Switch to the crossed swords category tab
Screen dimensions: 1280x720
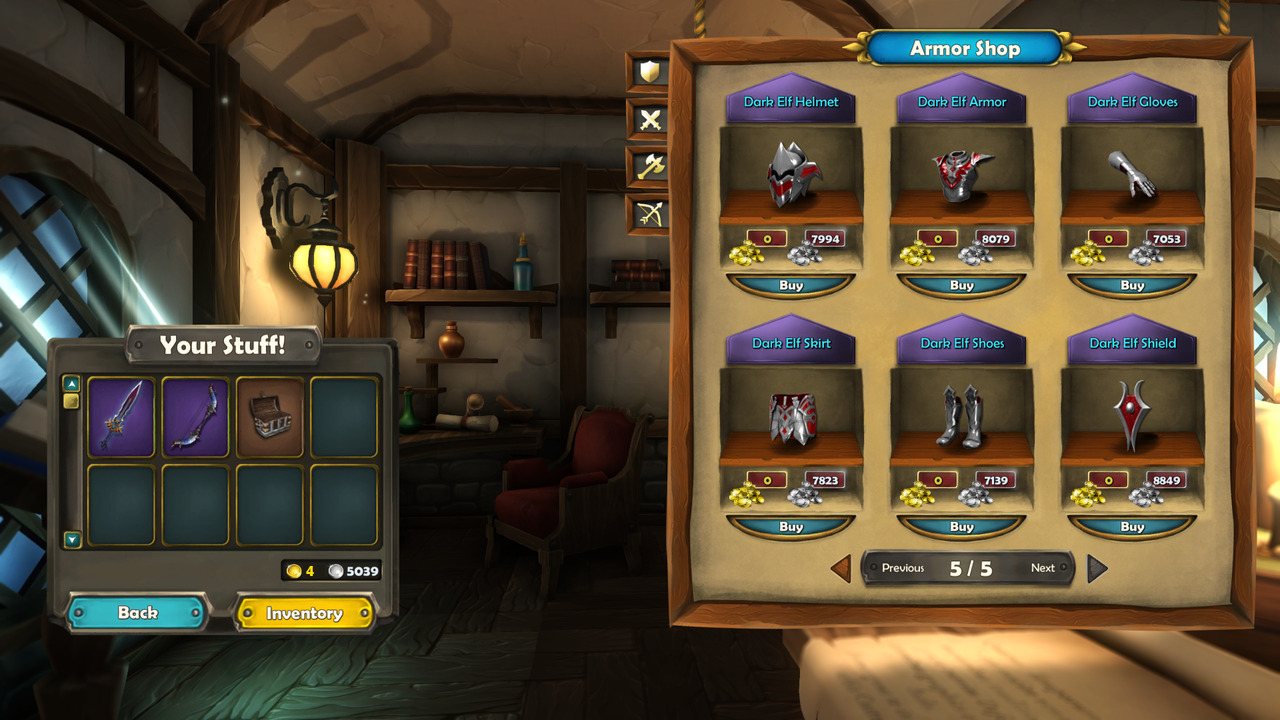click(x=649, y=120)
